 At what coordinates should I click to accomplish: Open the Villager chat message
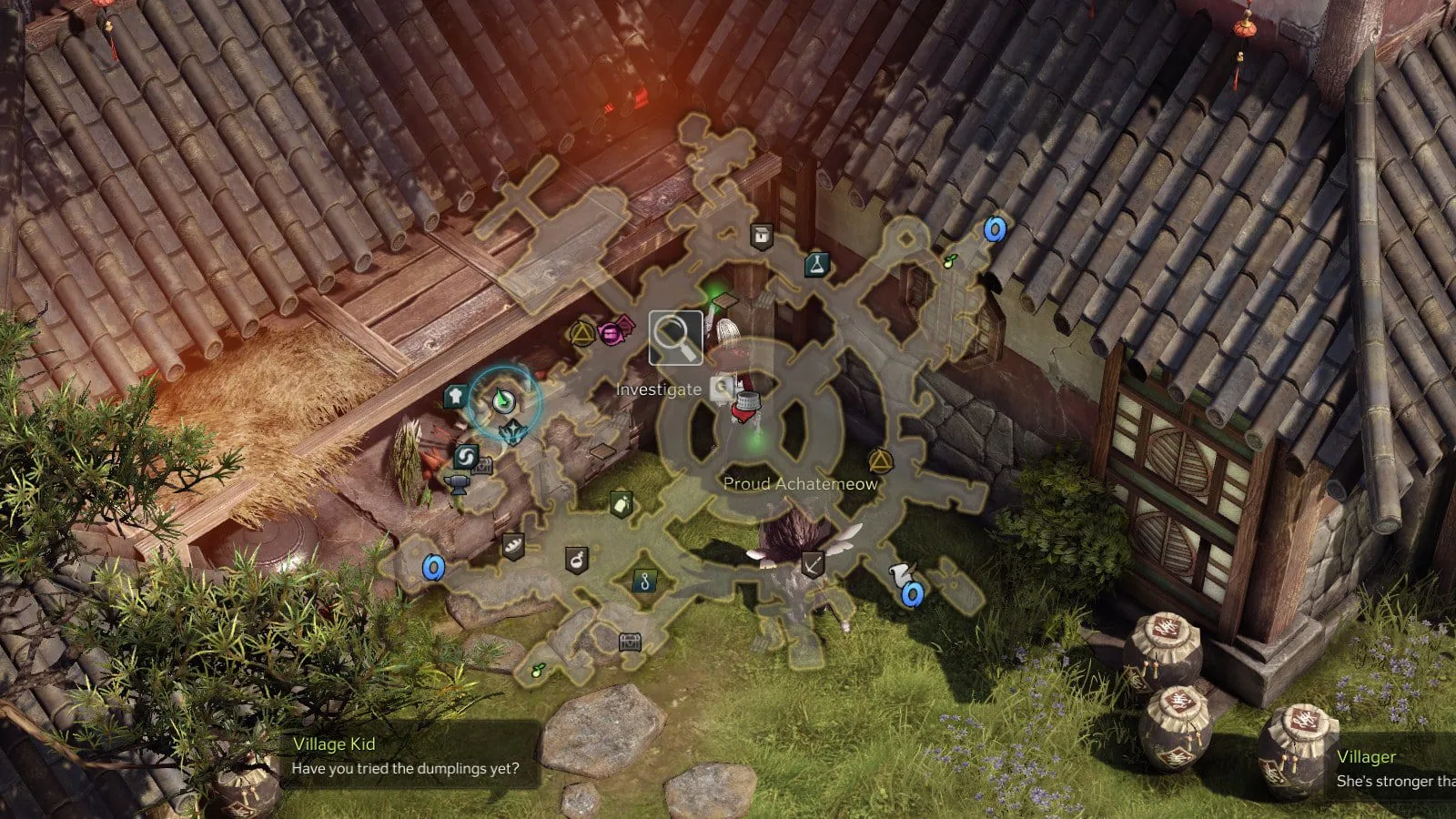pyautogui.click(x=1392, y=769)
